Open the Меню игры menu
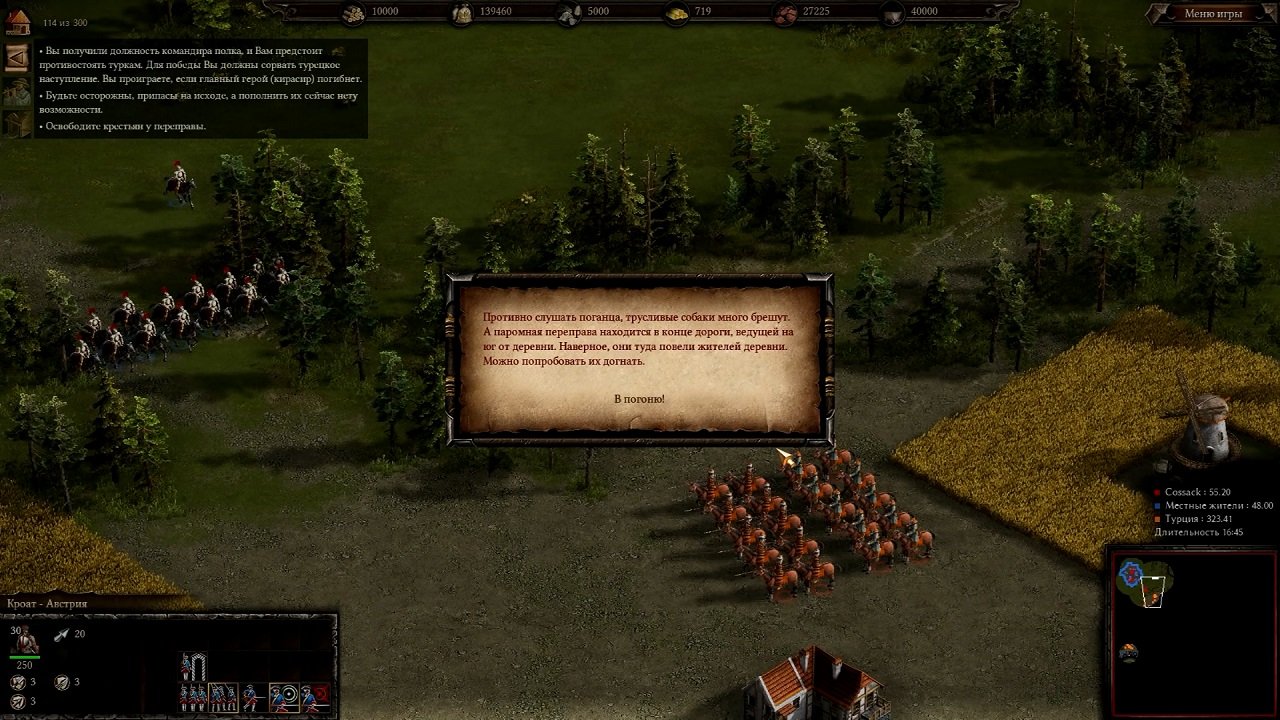 (x=1216, y=13)
